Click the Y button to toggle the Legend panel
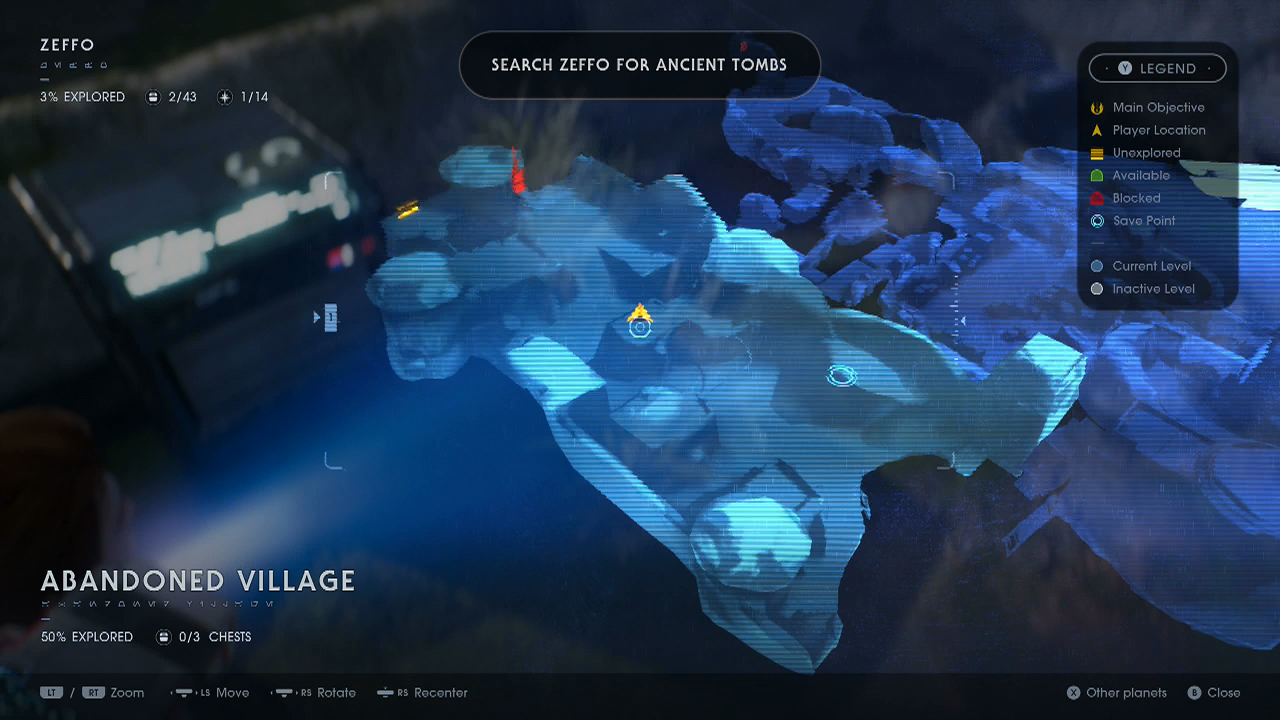Image resolution: width=1280 pixels, height=720 pixels. 1125,68
